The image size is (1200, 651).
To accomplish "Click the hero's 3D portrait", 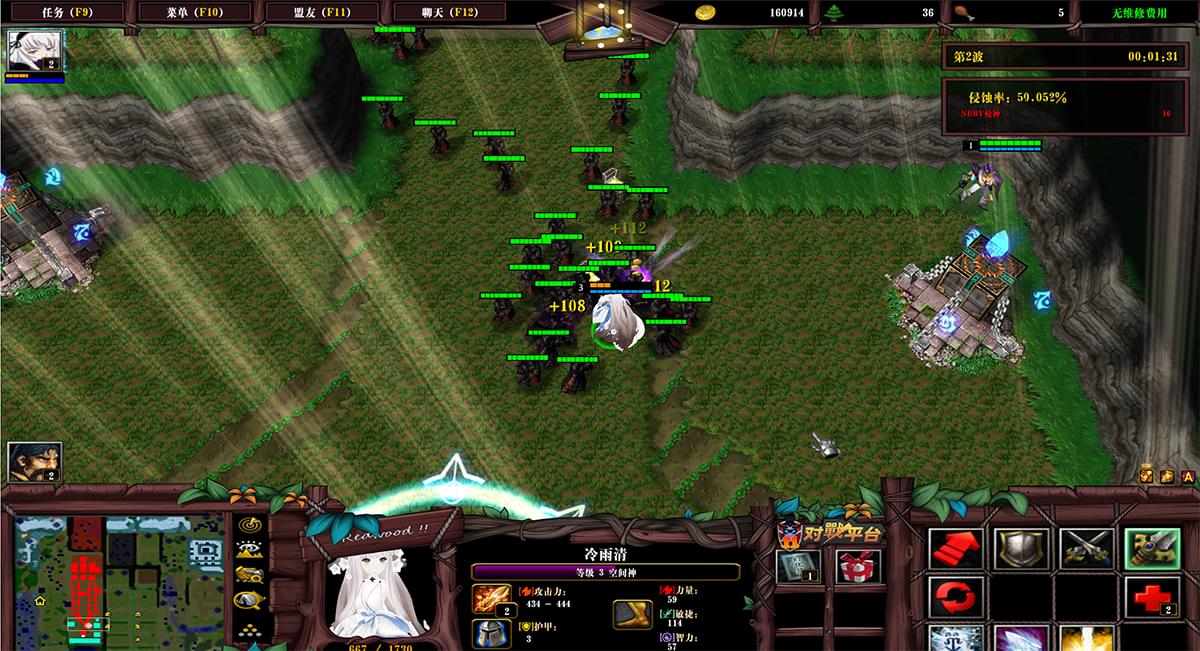I will [x=380, y=590].
